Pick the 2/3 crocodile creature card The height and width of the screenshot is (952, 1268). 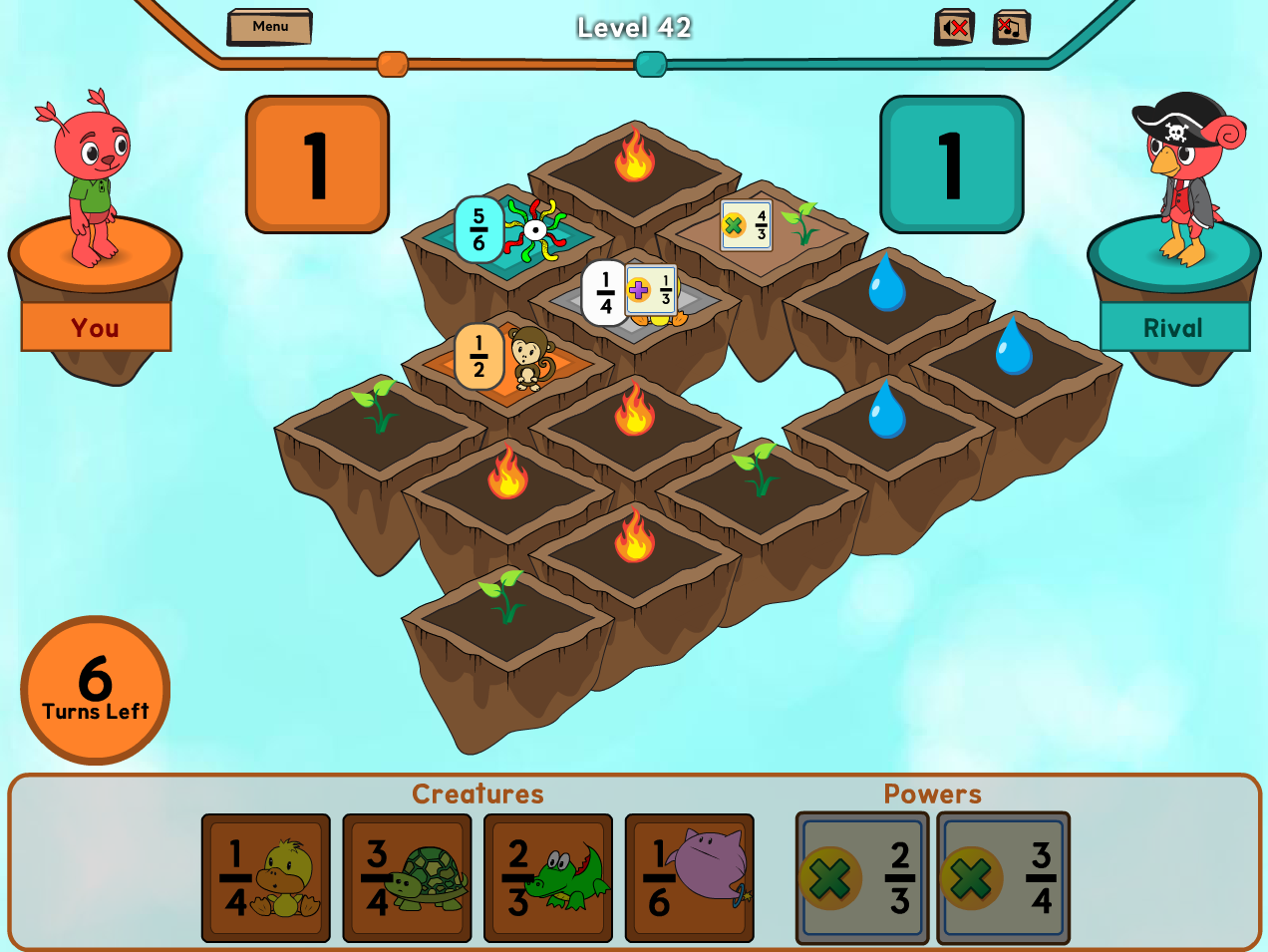pyautogui.click(x=548, y=878)
